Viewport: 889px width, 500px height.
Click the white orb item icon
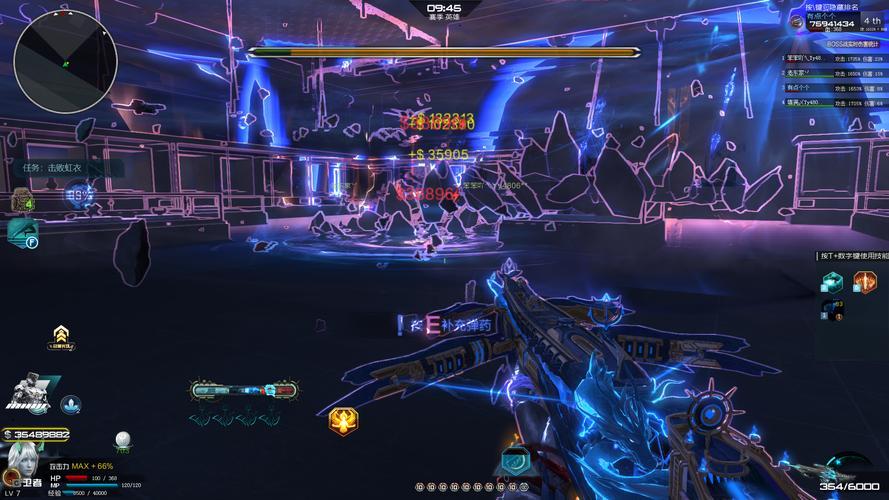pyautogui.click(x=123, y=439)
